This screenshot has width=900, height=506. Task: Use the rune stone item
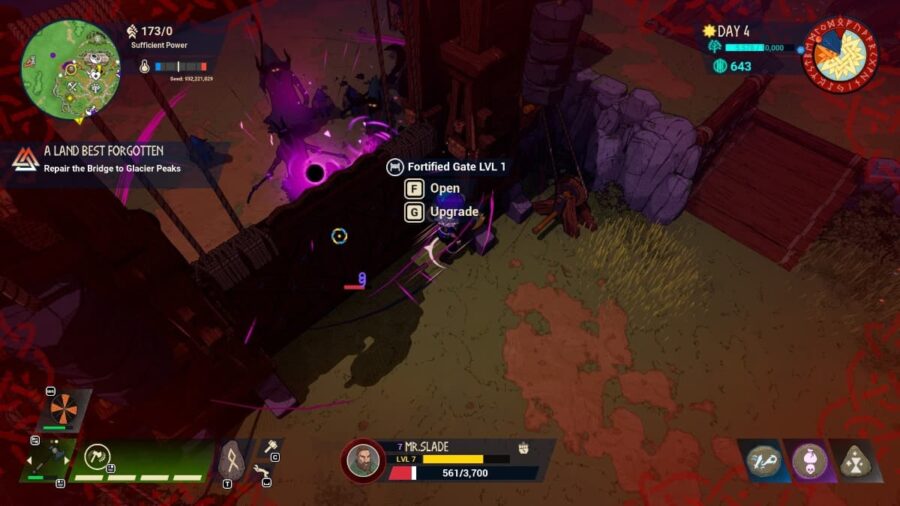(x=230, y=460)
